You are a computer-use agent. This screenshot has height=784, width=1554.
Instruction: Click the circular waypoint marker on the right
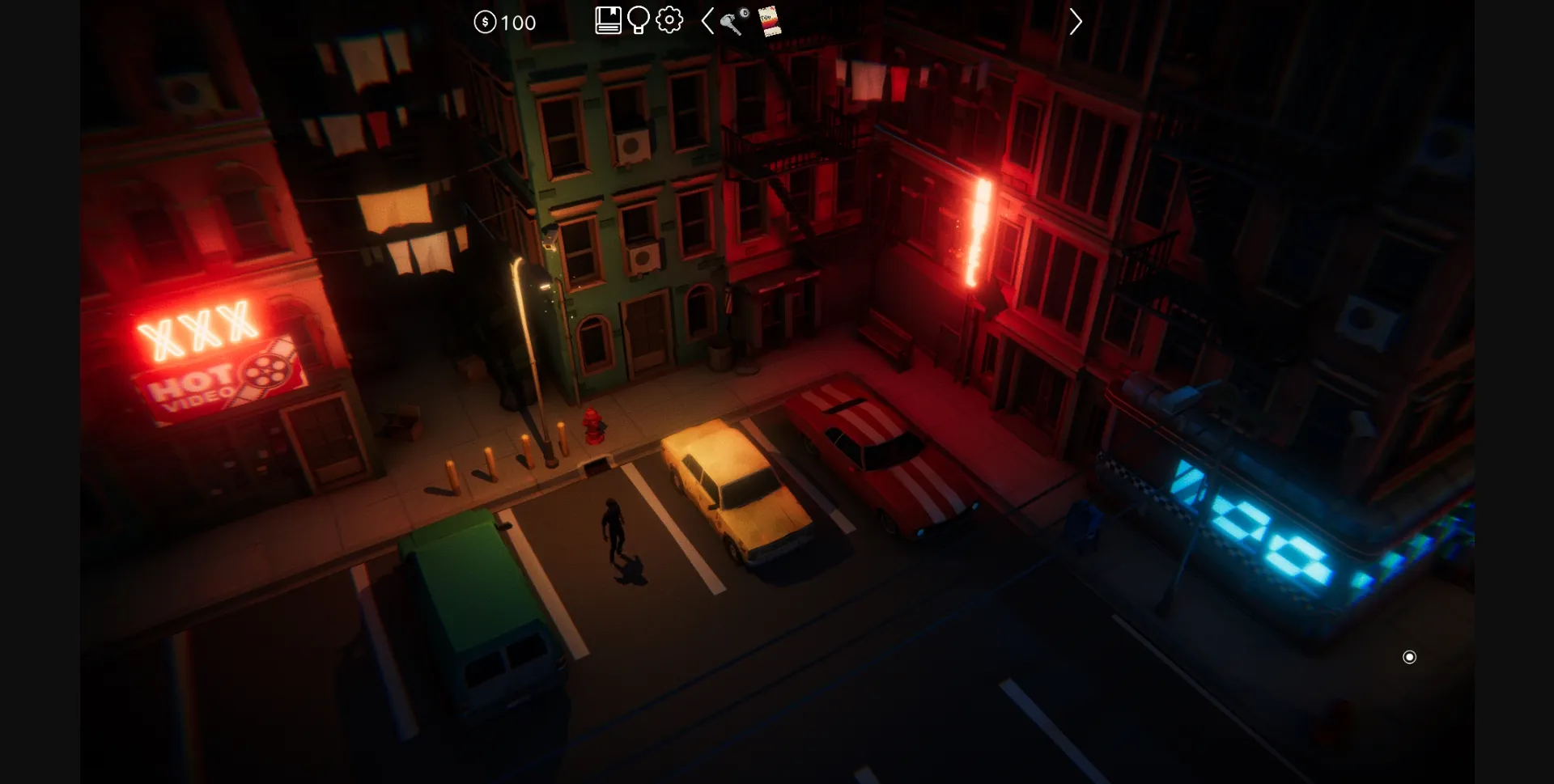[1410, 658]
